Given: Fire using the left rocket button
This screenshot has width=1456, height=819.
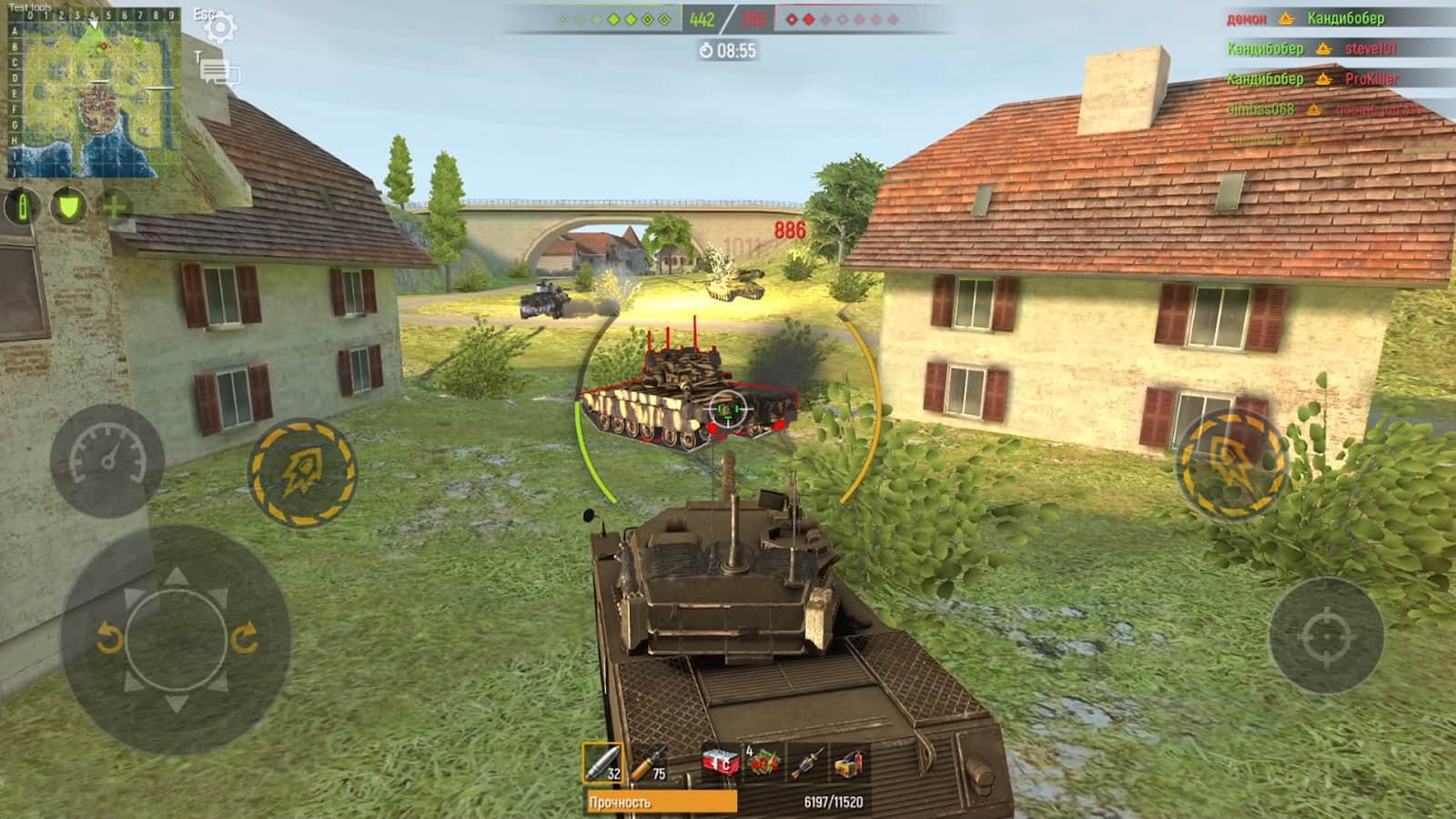Looking at the screenshot, I should tap(302, 471).
